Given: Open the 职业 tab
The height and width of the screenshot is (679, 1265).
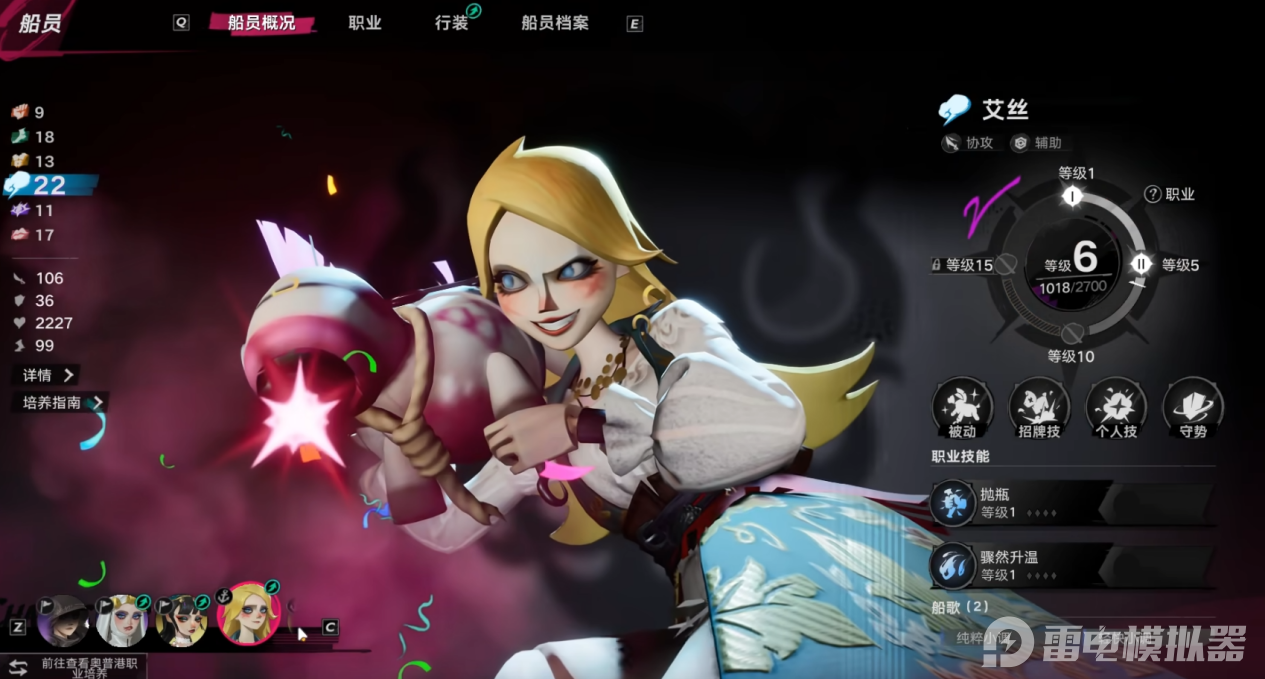Looking at the screenshot, I should tap(365, 23).
